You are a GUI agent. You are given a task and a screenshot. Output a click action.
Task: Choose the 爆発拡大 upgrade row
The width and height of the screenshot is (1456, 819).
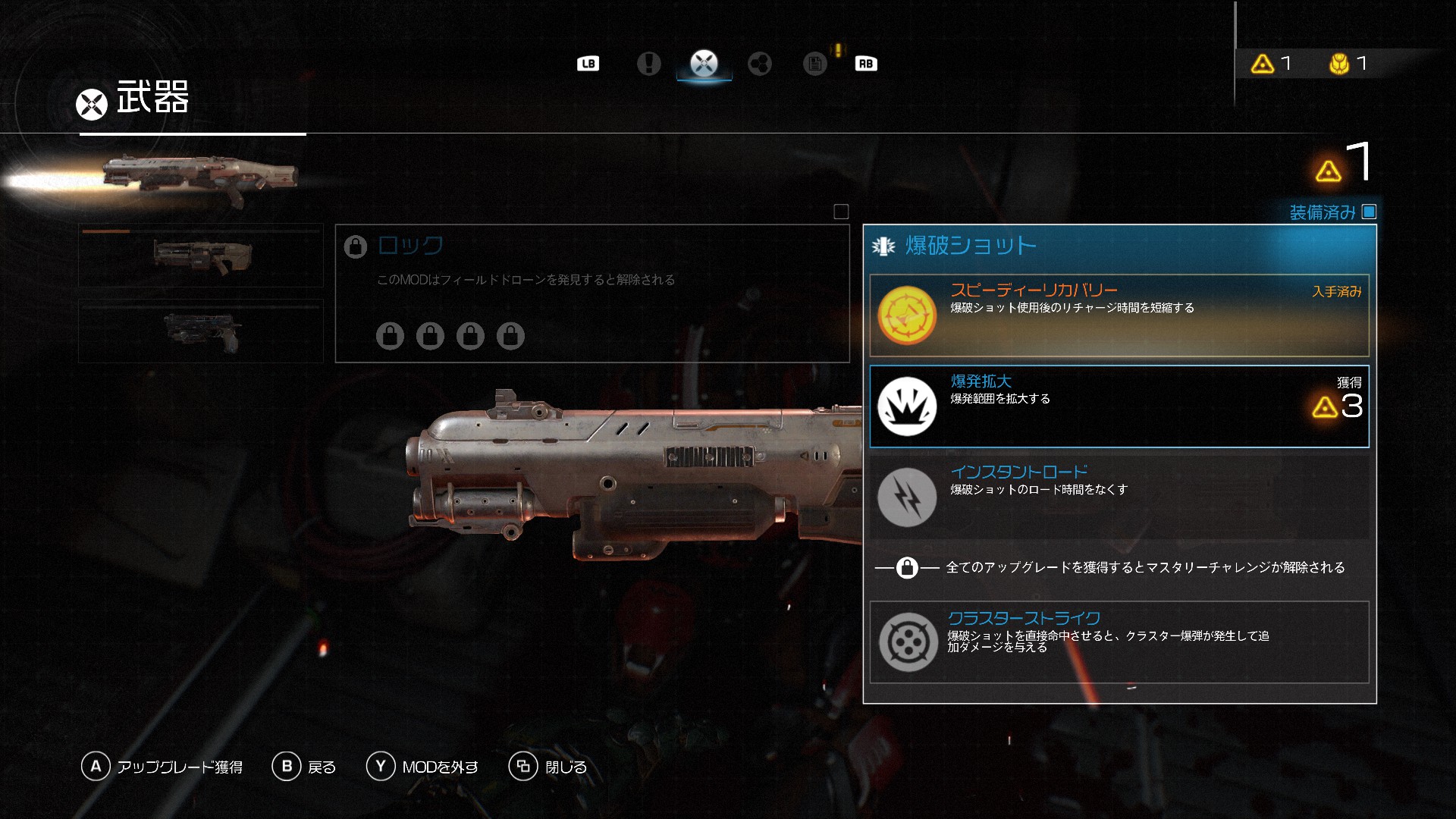[x=1119, y=406]
